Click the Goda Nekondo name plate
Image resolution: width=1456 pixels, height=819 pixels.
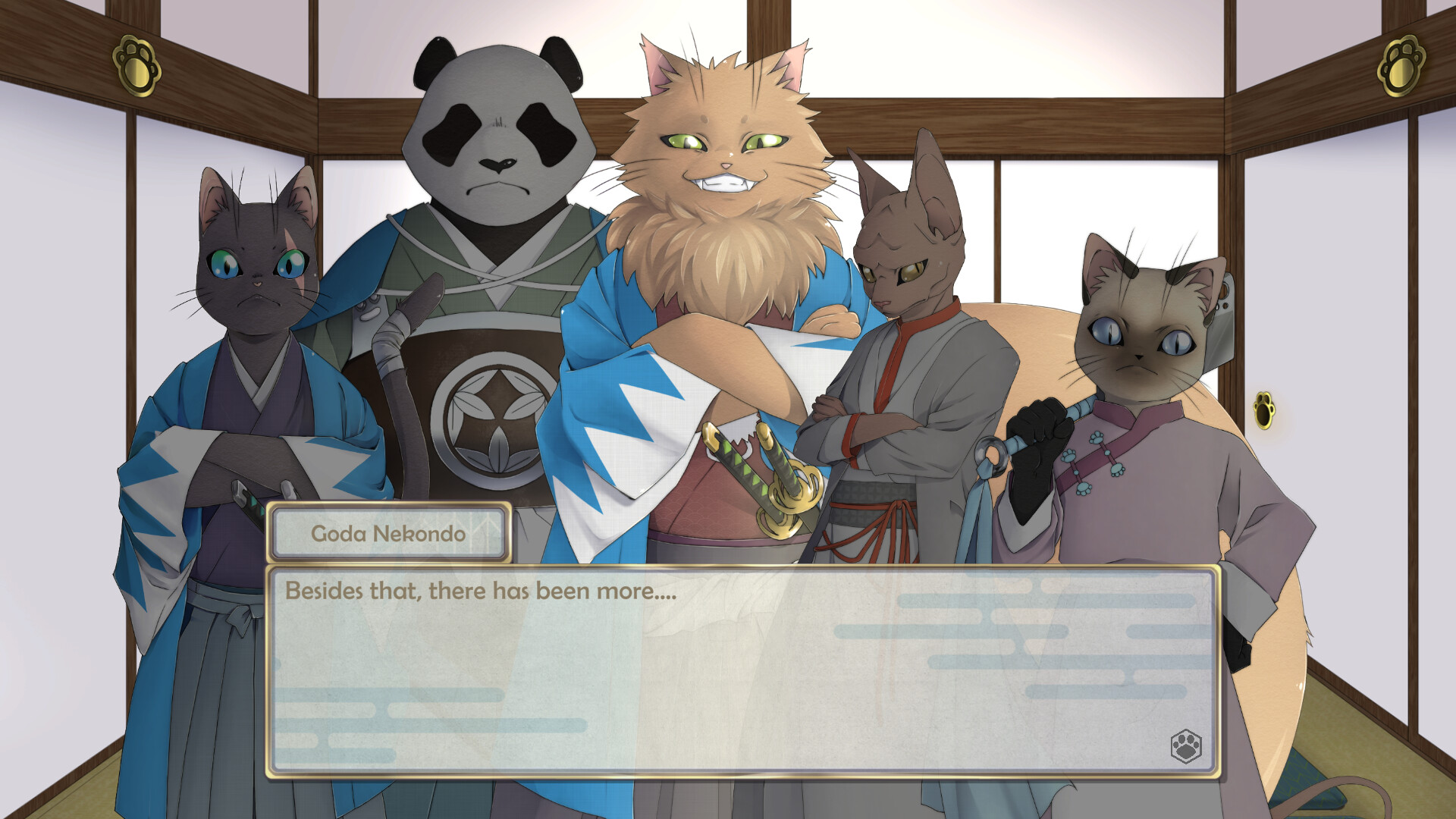(389, 532)
